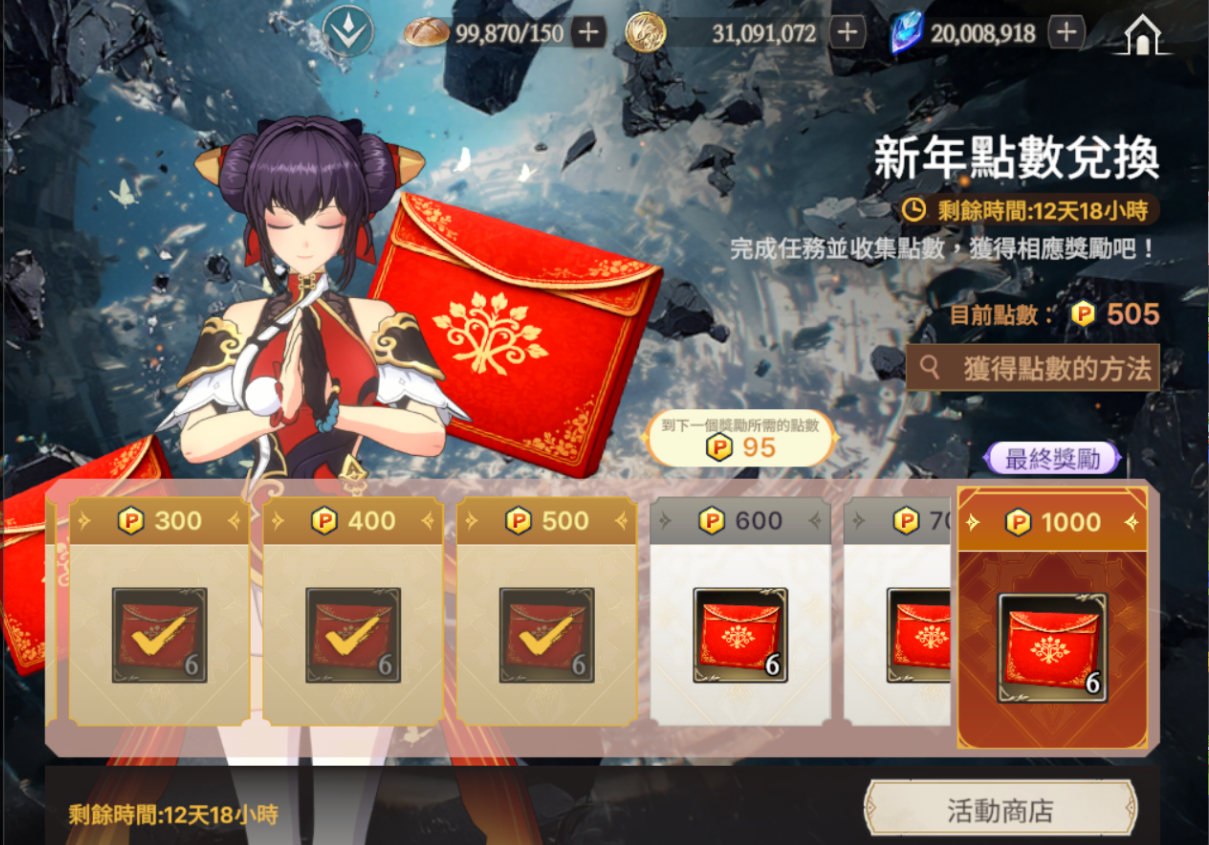The width and height of the screenshot is (1209, 845).
Task: Select the 1000 point final reward
Action: coord(1052,646)
